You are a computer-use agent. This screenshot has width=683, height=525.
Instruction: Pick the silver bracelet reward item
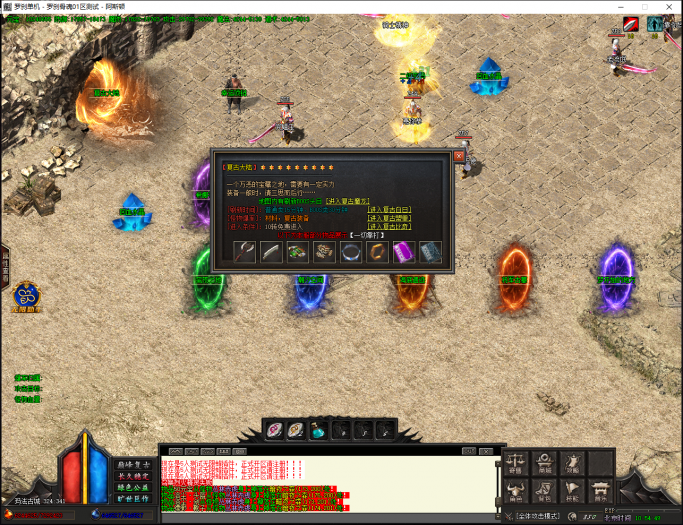tap(351, 253)
